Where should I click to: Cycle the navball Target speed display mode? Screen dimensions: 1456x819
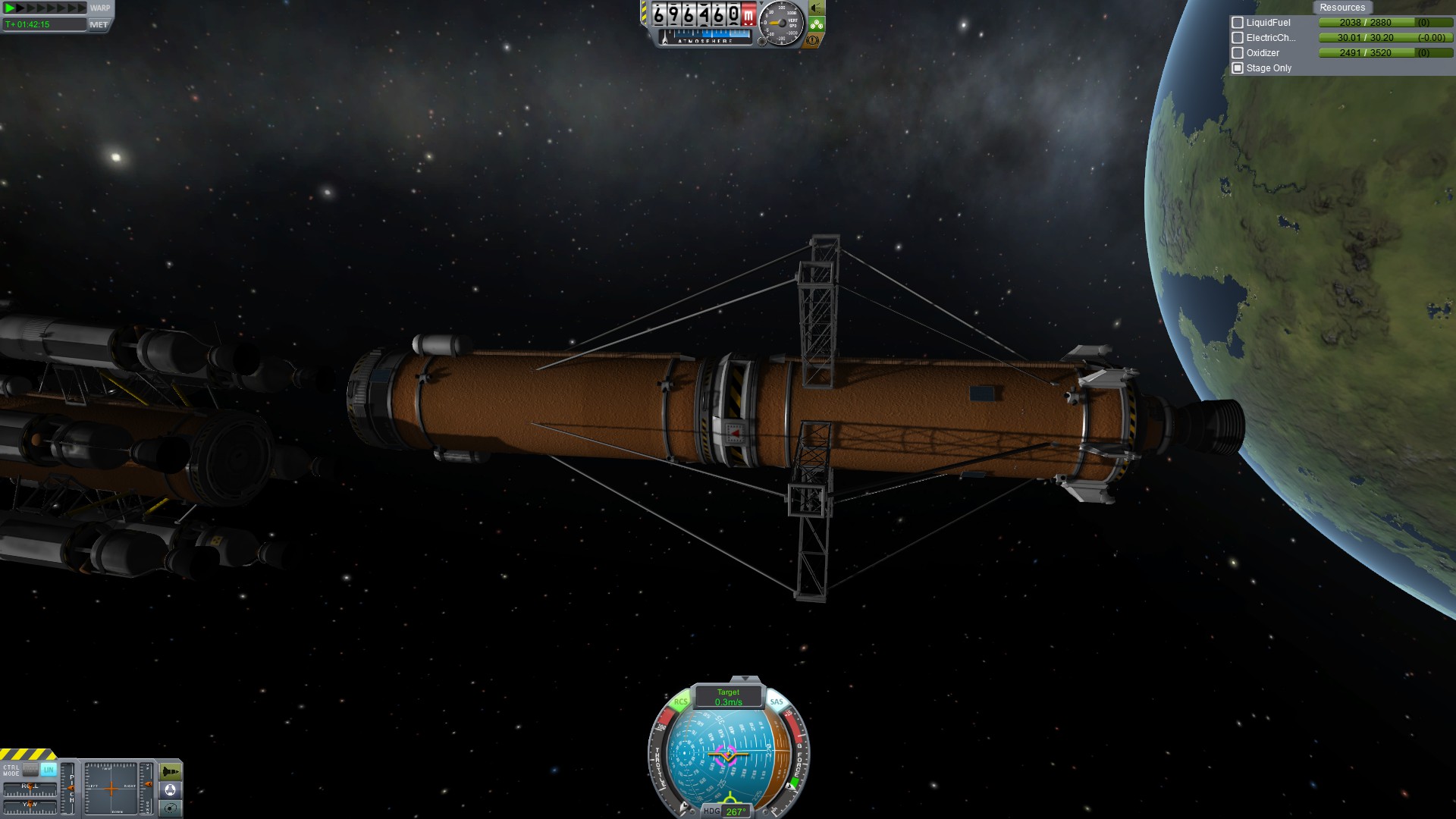point(728,697)
